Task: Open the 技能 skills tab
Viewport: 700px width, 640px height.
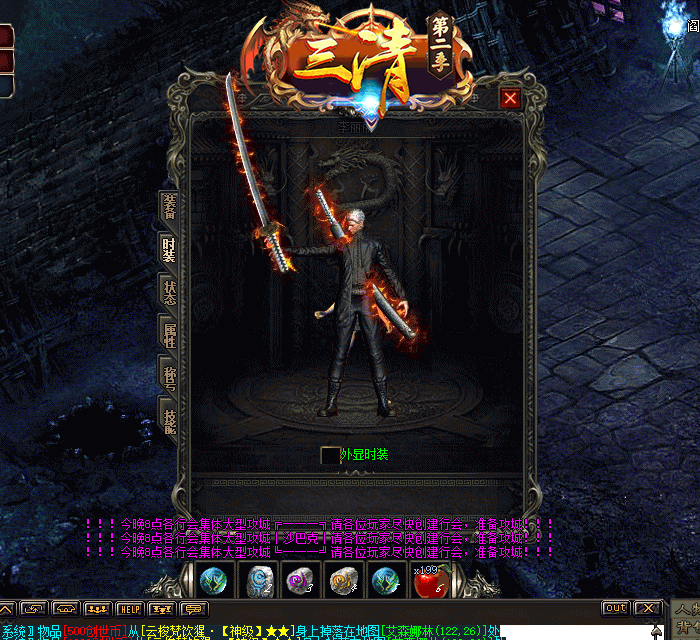Action: pyautogui.click(x=169, y=416)
